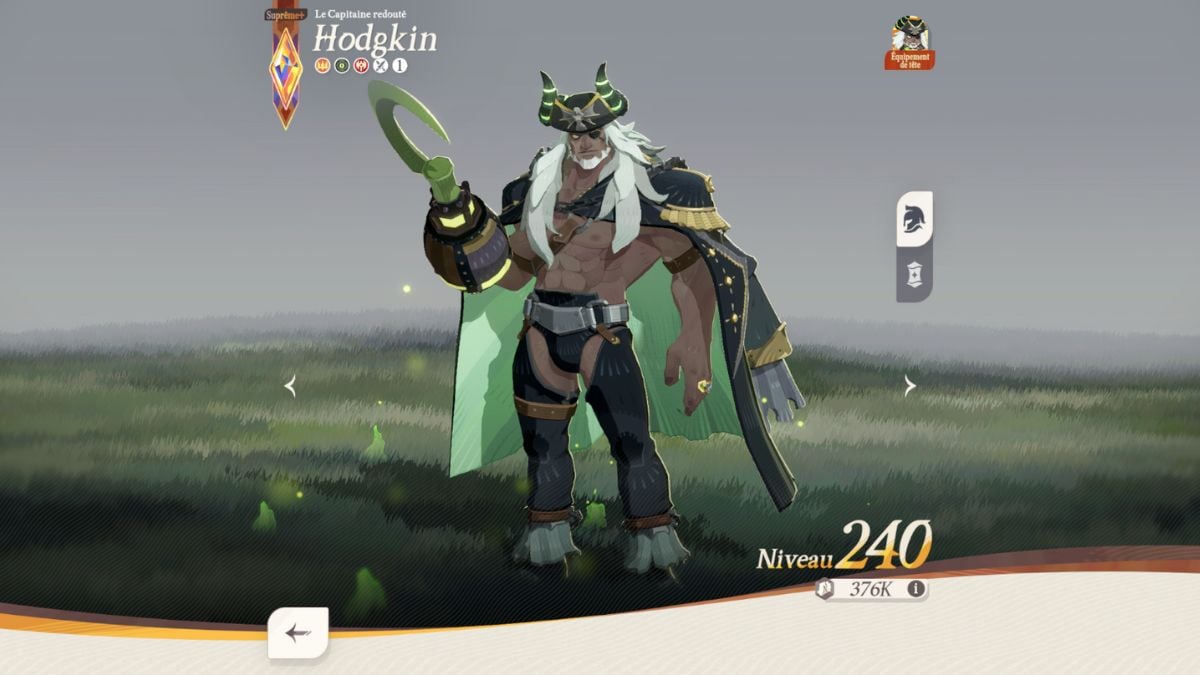Show the previous hero with the left arrow
Viewport: 1200px width, 675px height.
290,385
